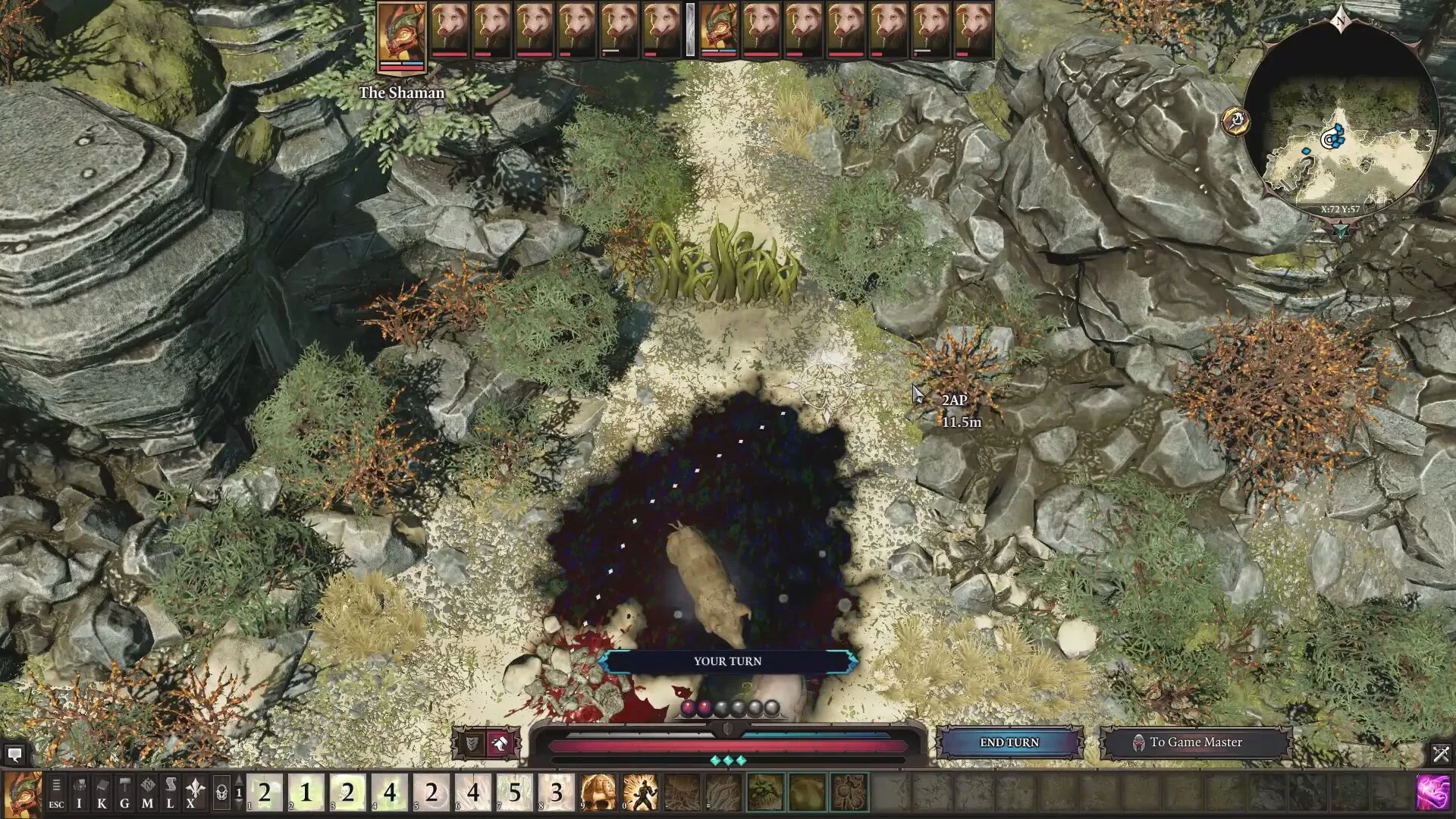This screenshot has height=819, width=1456.
Task: Select the skull helmet skill in hotbar
Action: point(598,792)
